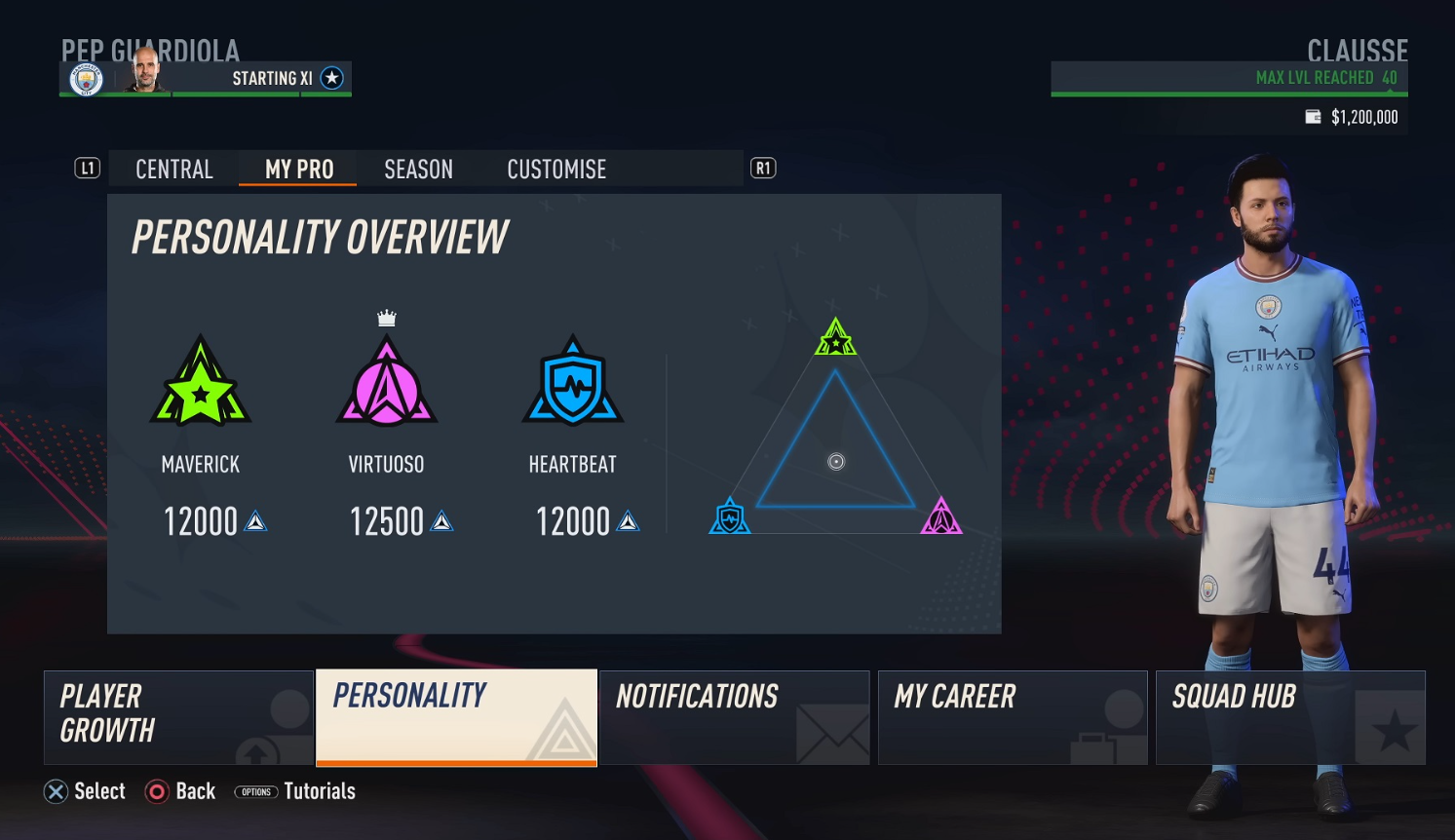Open the Squad Hub tile
The image size is (1455, 840).
pos(1290,716)
